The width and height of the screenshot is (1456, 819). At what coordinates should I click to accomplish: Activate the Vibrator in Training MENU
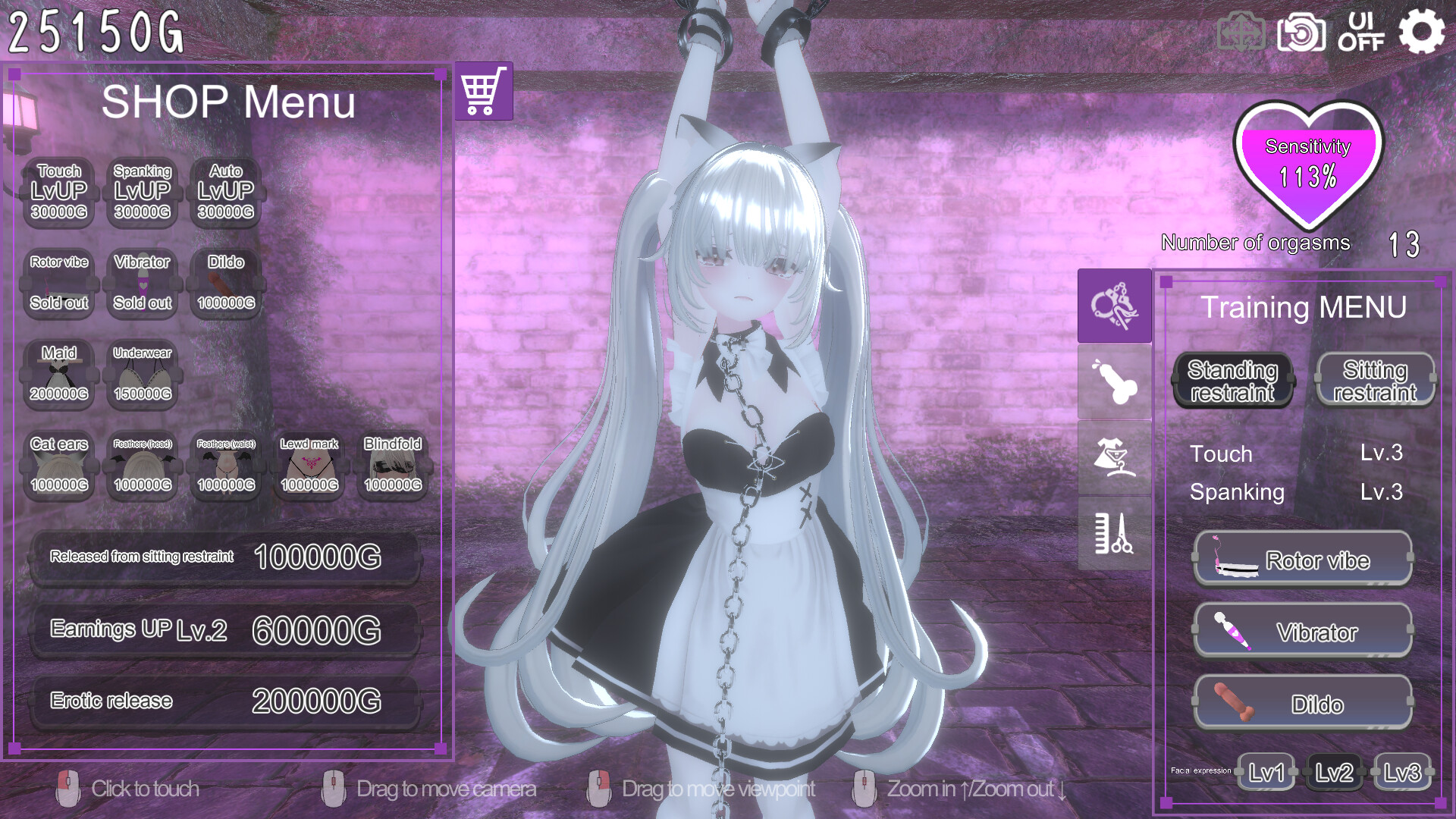[x=1302, y=632]
